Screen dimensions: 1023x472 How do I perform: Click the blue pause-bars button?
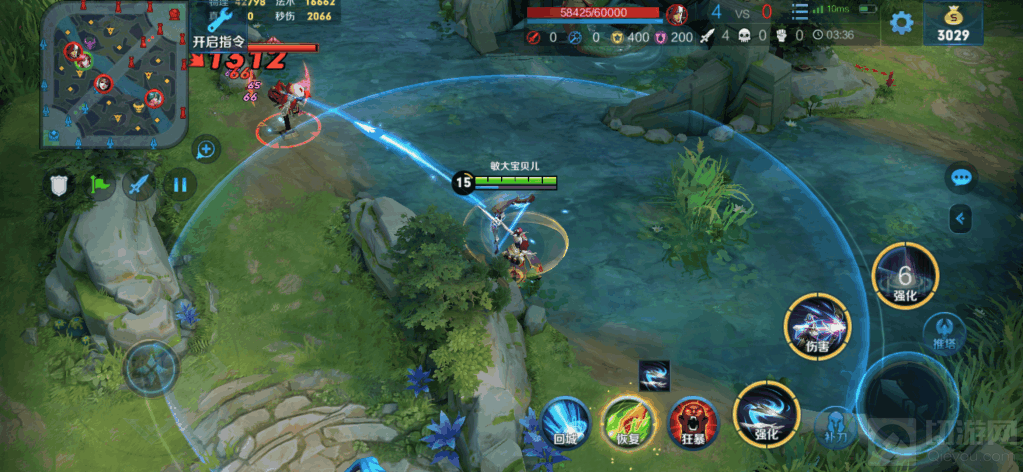click(x=180, y=185)
